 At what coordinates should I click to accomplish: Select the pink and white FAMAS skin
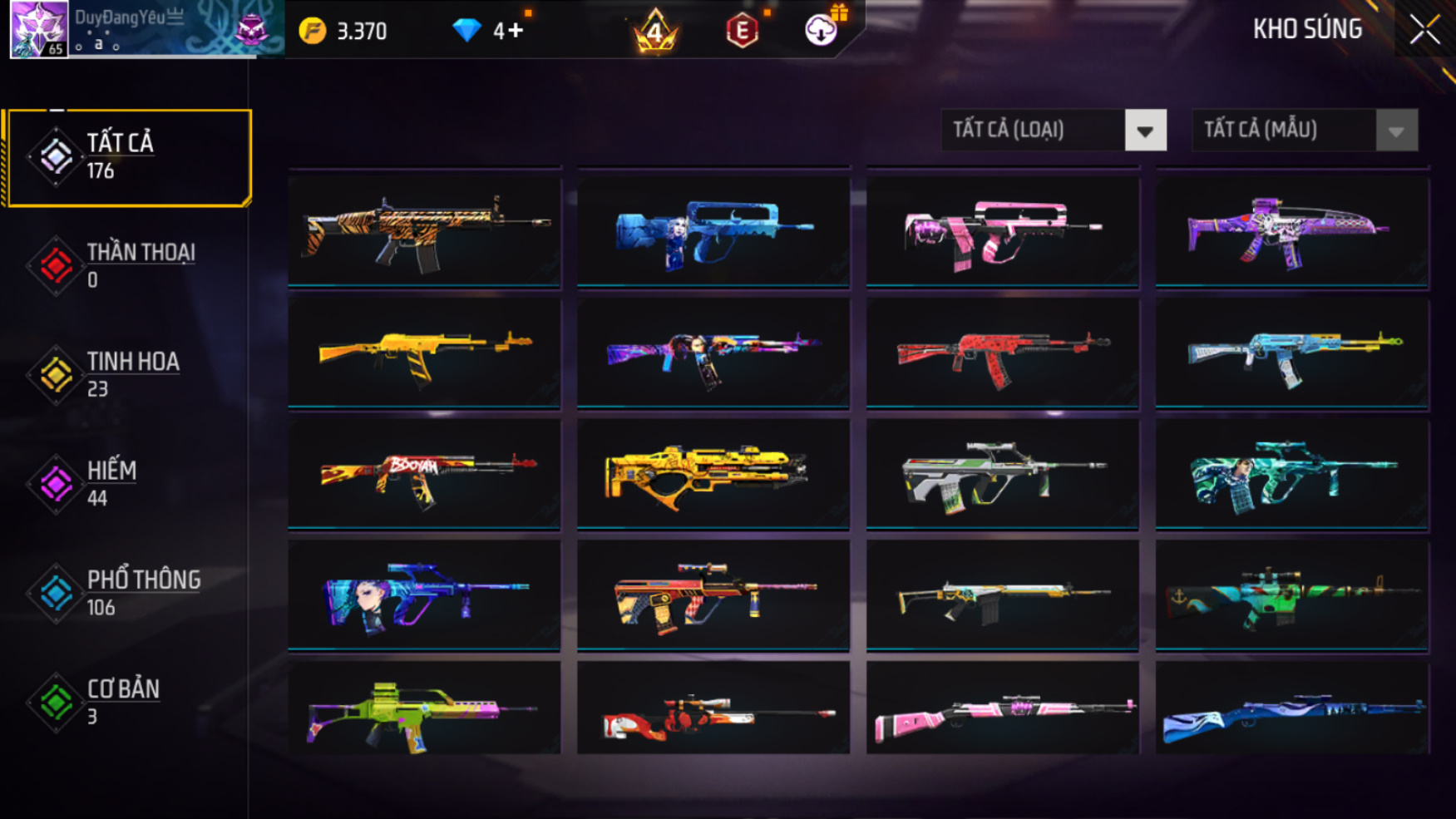tap(1002, 231)
